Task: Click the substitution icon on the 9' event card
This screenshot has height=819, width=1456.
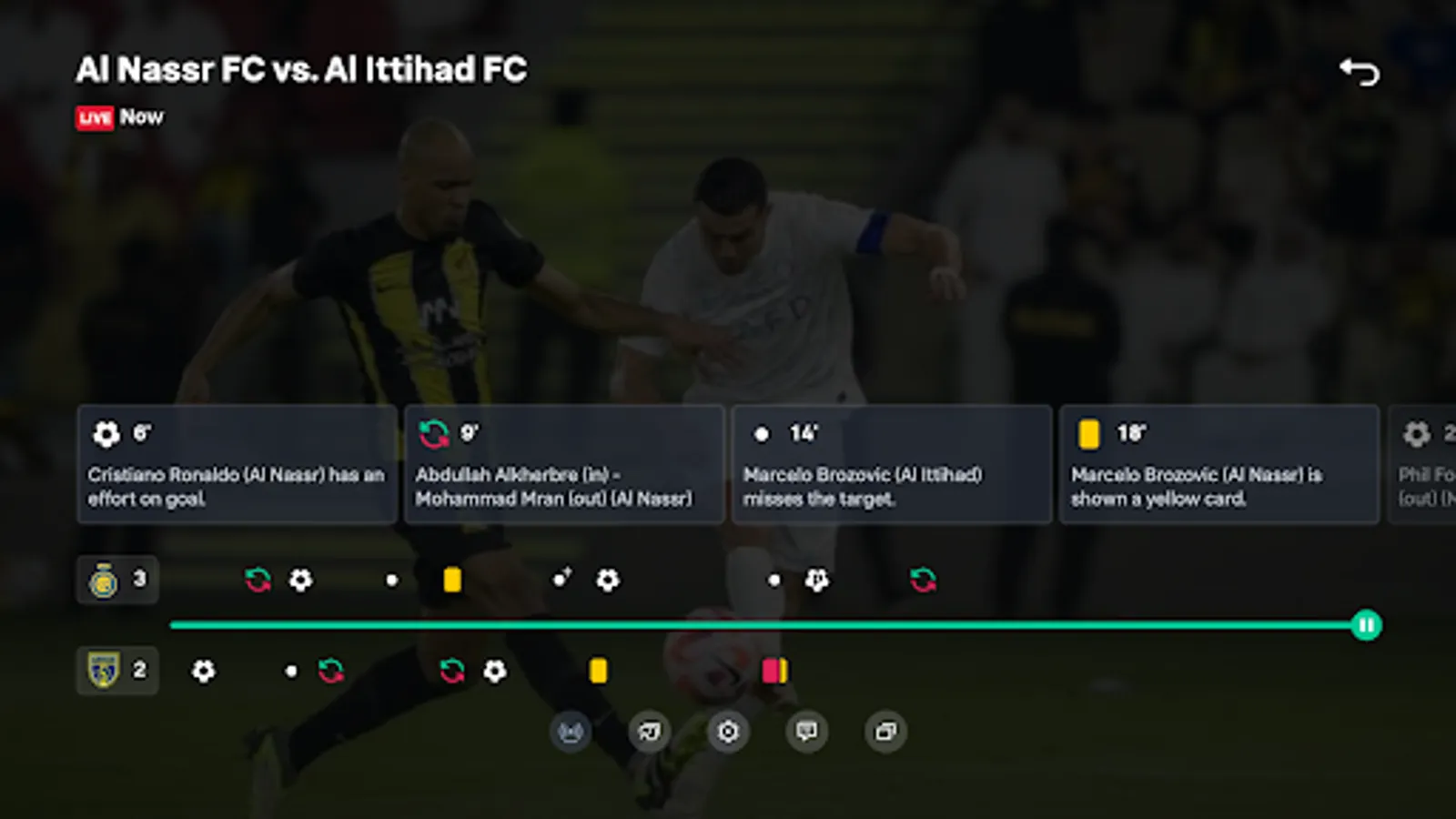Action: [x=435, y=434]
